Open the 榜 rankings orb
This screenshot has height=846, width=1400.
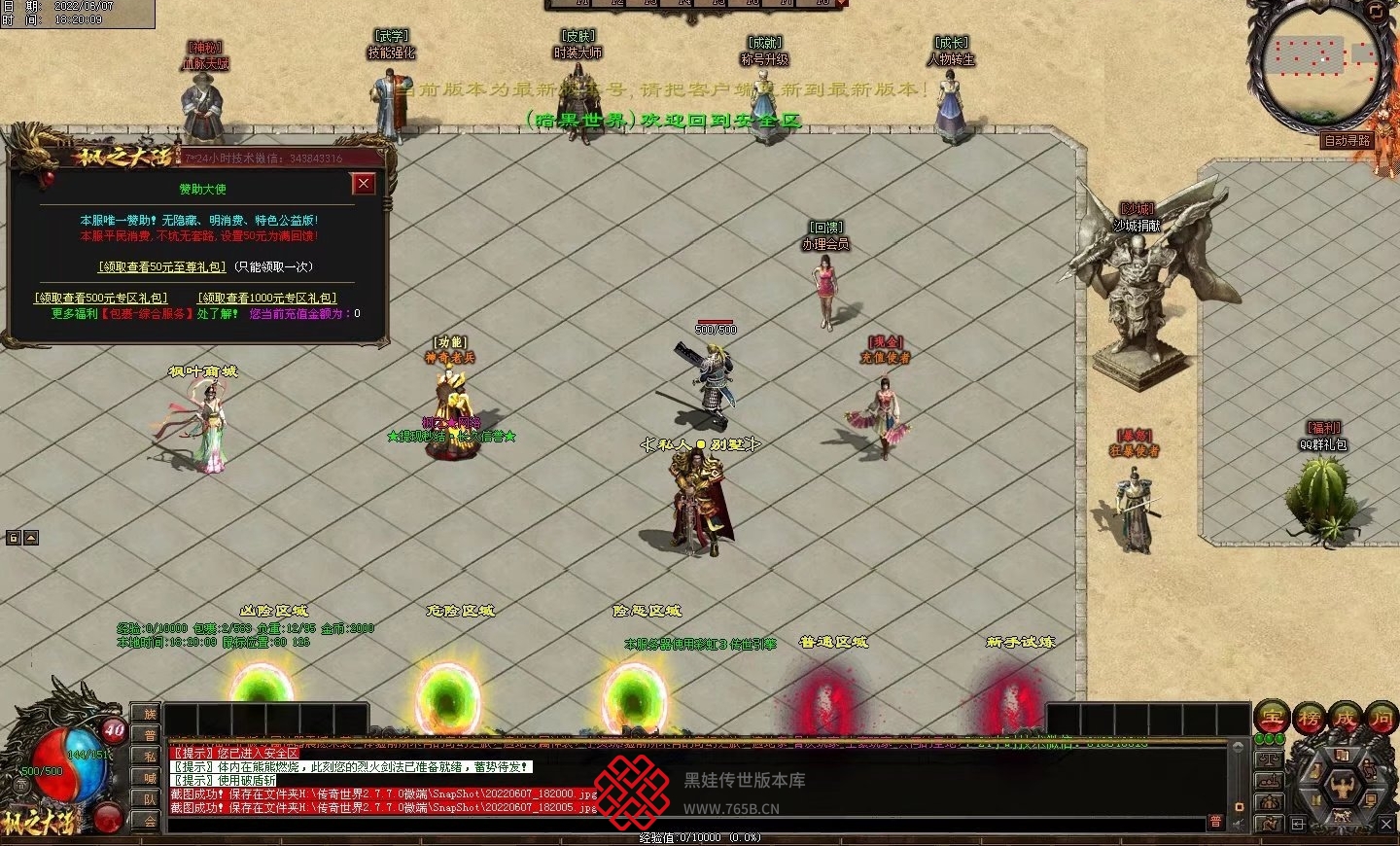point(1309,719)
